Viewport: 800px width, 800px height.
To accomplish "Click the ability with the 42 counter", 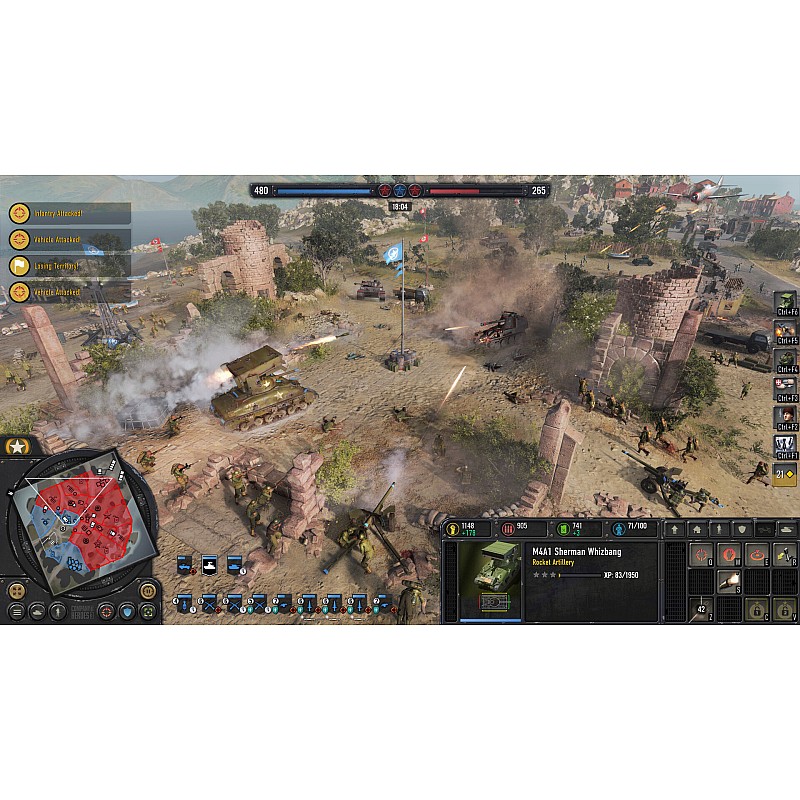I will [x=701, y=608].
